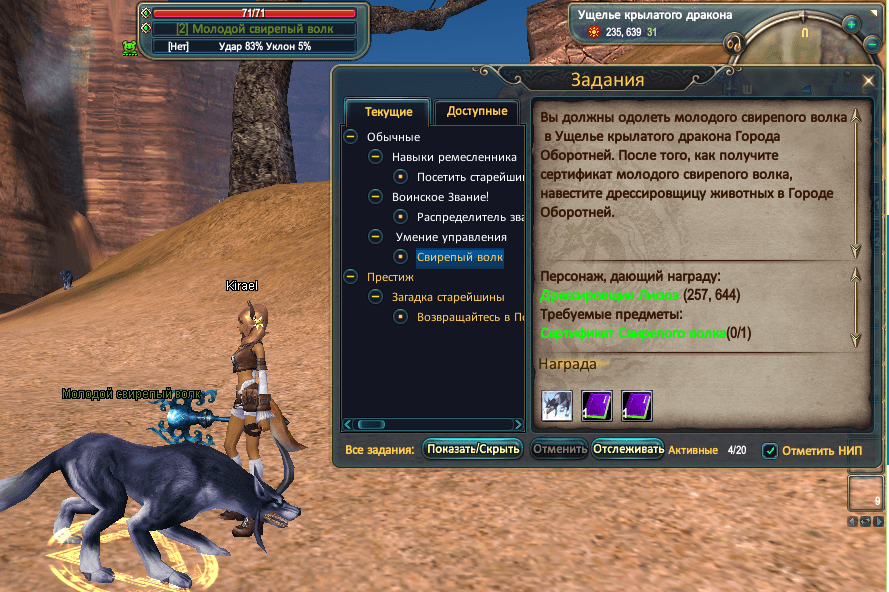
Task: Zoom in the minimap with plus button
Action: click(x=850, y=24)
